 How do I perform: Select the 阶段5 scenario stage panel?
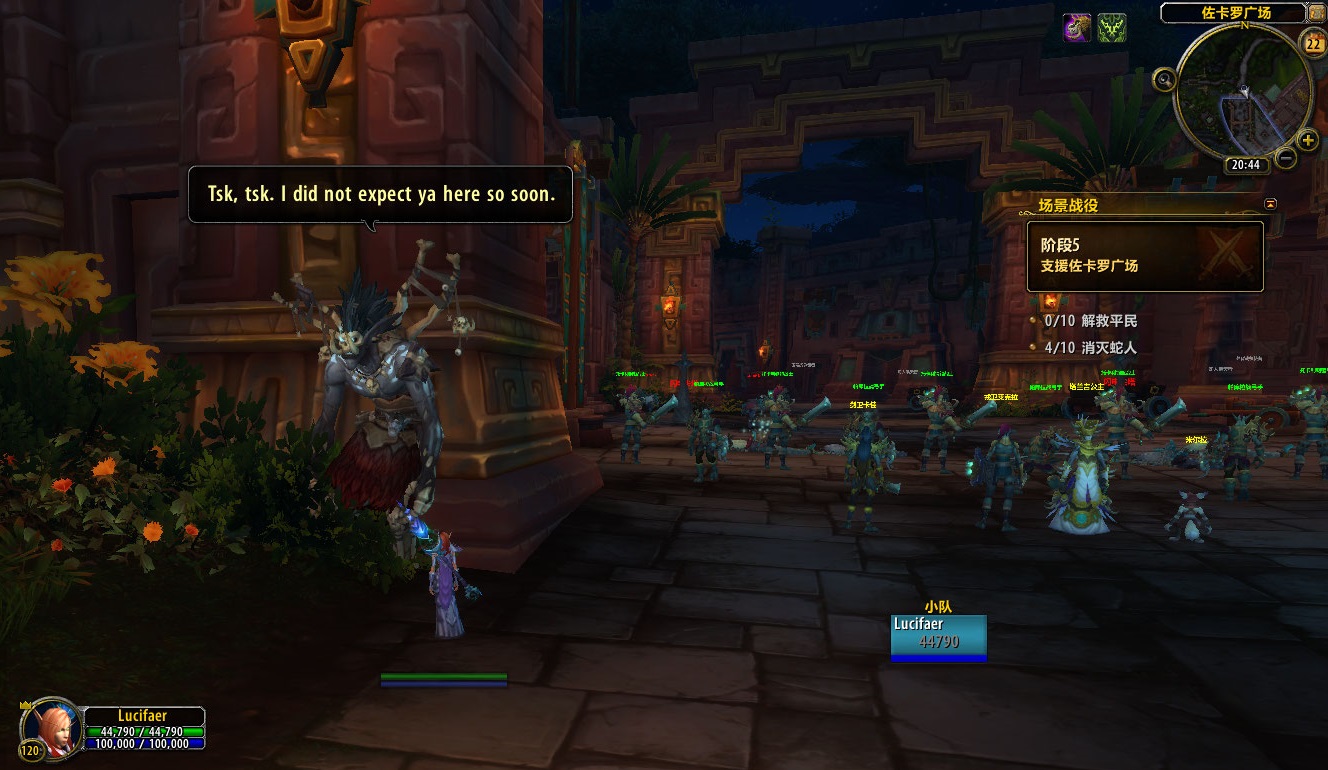tap(1145, 257)
